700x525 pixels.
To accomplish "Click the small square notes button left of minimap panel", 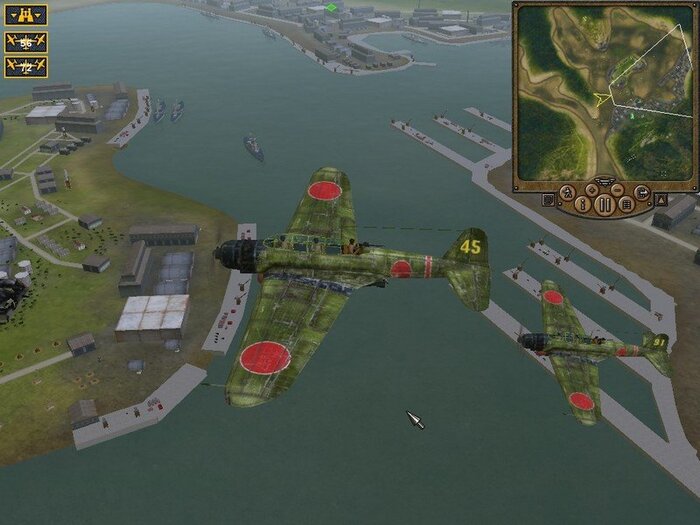I will pos(549,199).
